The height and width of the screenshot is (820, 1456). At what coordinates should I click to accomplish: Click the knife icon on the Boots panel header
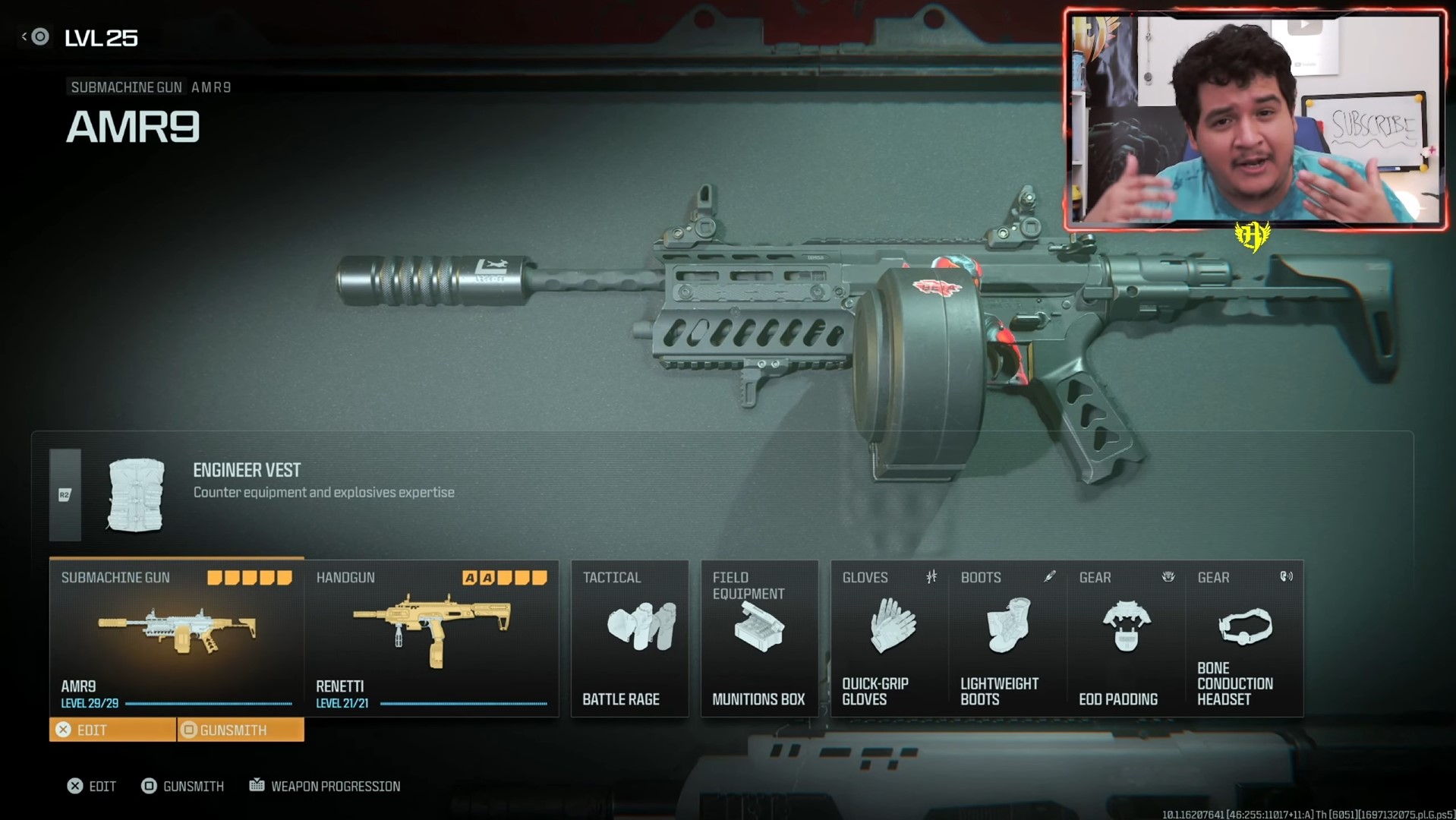[x=1050, y=576]
